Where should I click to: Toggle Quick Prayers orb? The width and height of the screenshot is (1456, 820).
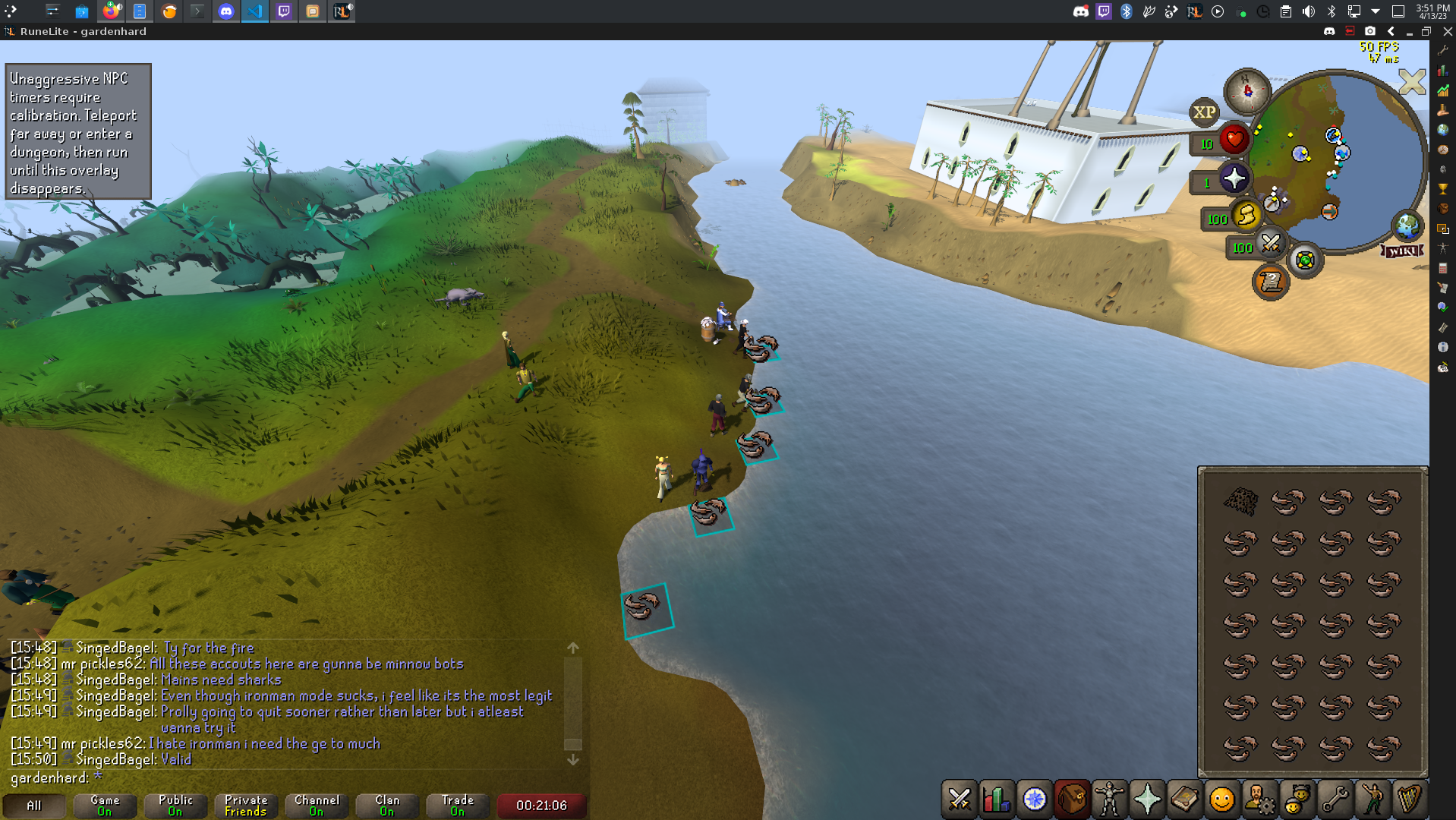1234,178
